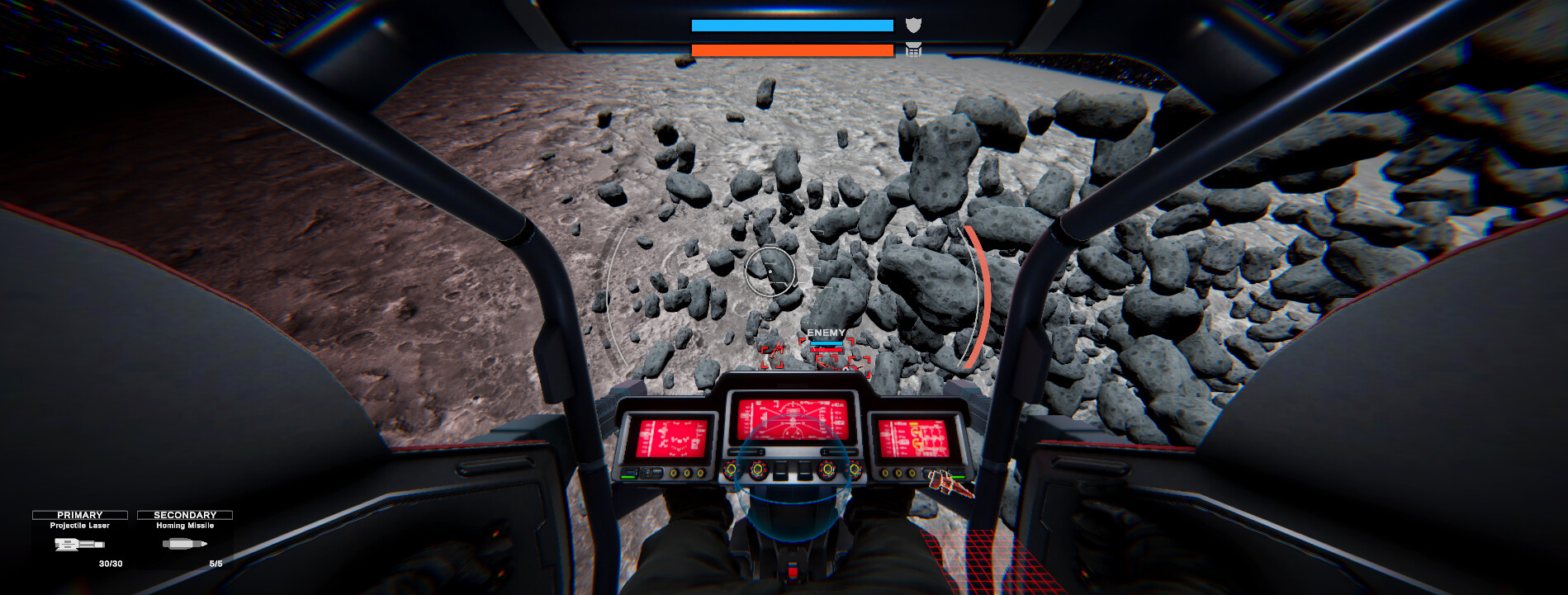1568x595 pixels.
Task: Click the blue shield bar at top of HUD
Action: tap(791, 25)
